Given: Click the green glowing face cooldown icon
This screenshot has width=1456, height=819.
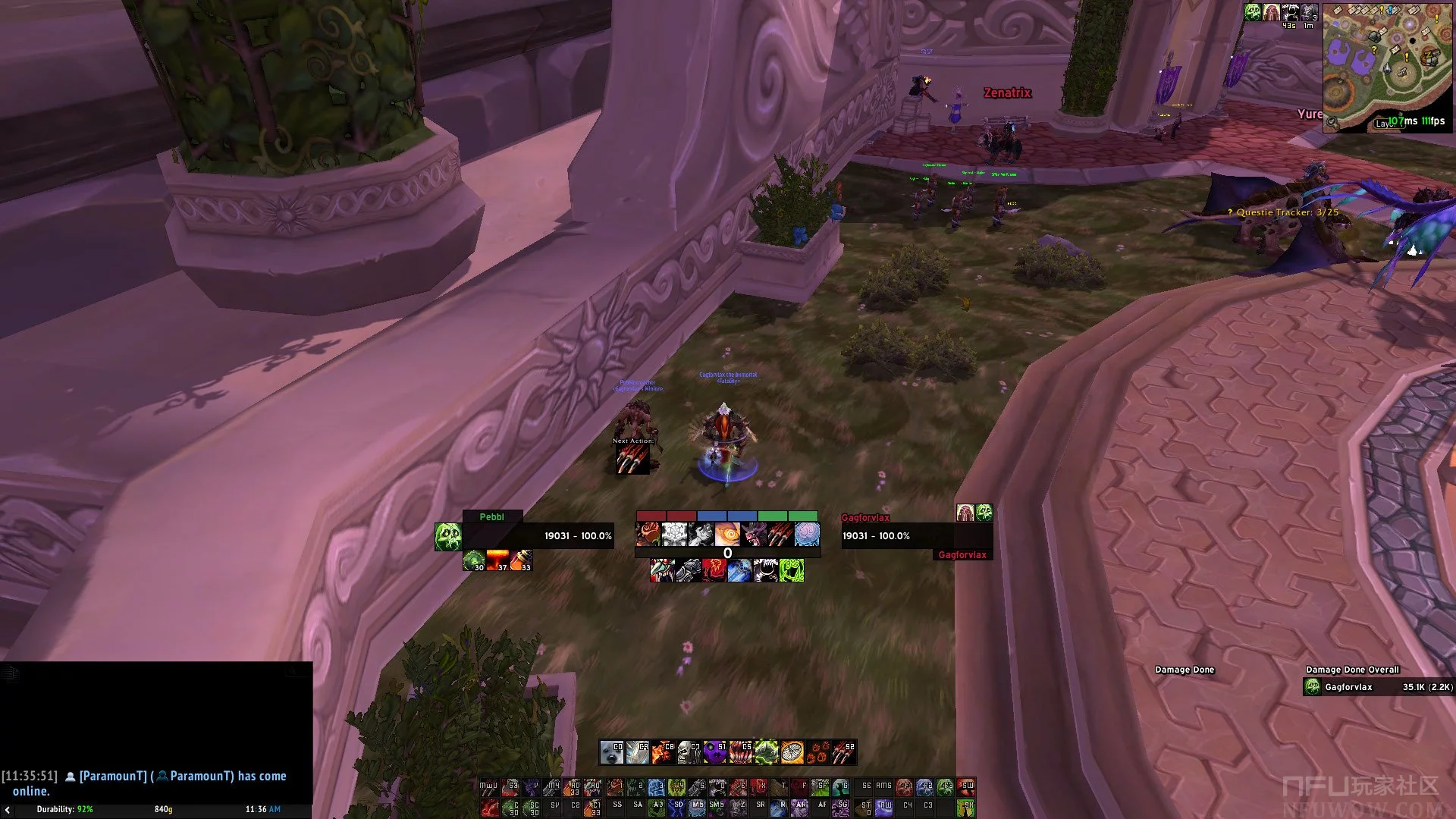Looking at the screenshot, I should click(791, 570).
